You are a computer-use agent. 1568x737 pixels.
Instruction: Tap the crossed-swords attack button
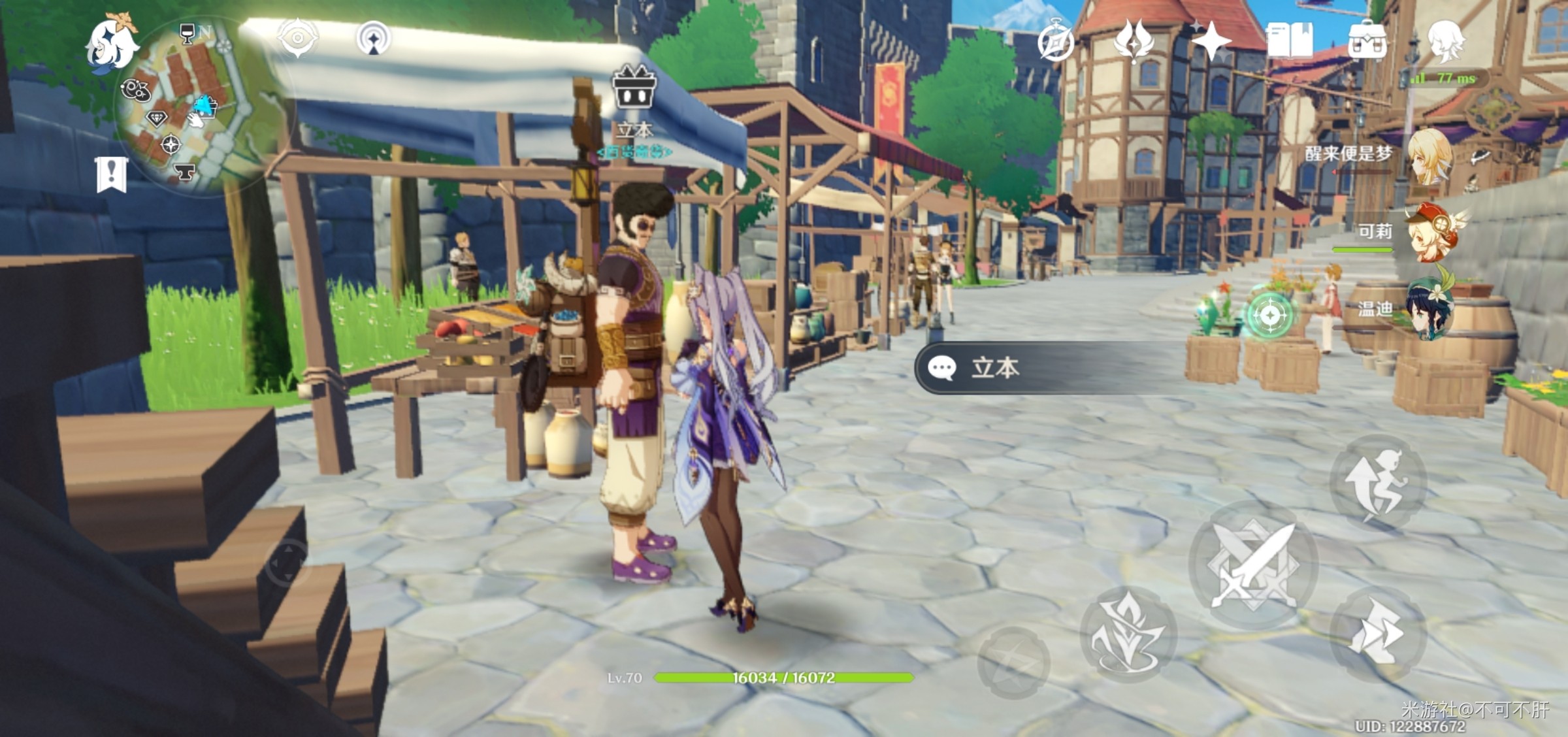tap(1253, 565)
